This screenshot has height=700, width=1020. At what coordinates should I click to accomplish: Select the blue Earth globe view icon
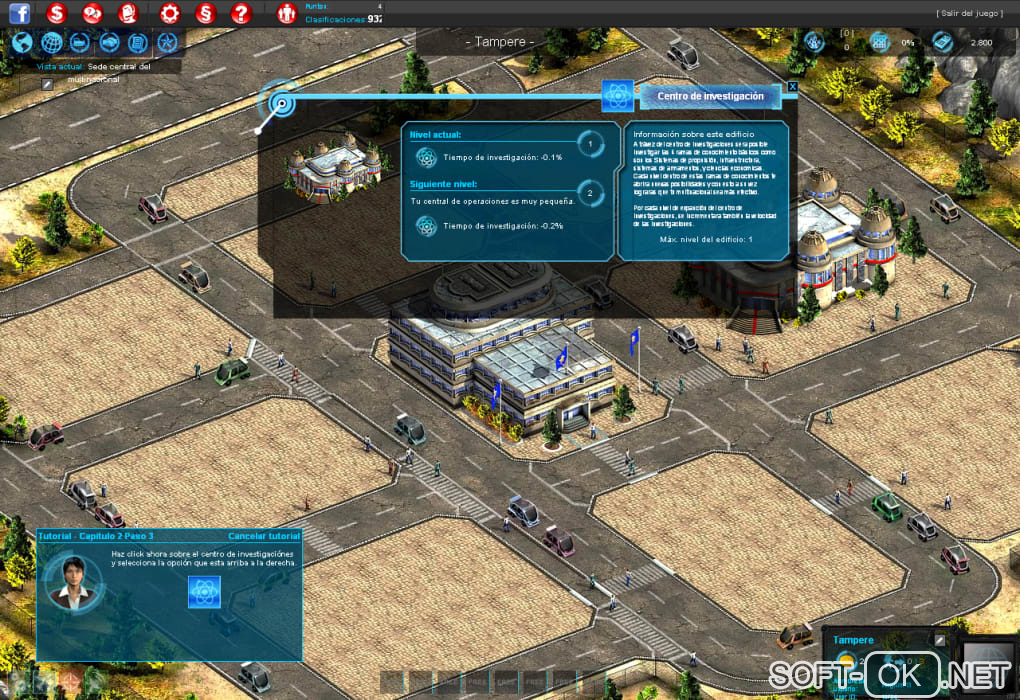click(23, 42)
